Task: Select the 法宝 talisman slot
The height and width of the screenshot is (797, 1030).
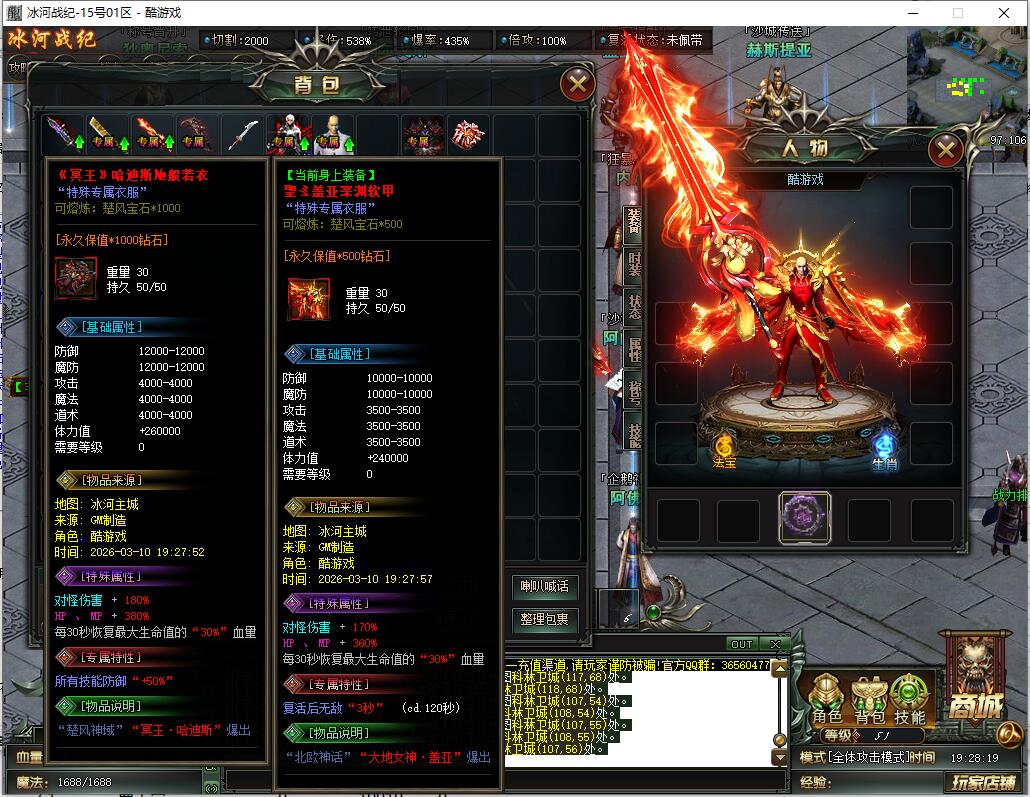Action: [x=724, y=448]
